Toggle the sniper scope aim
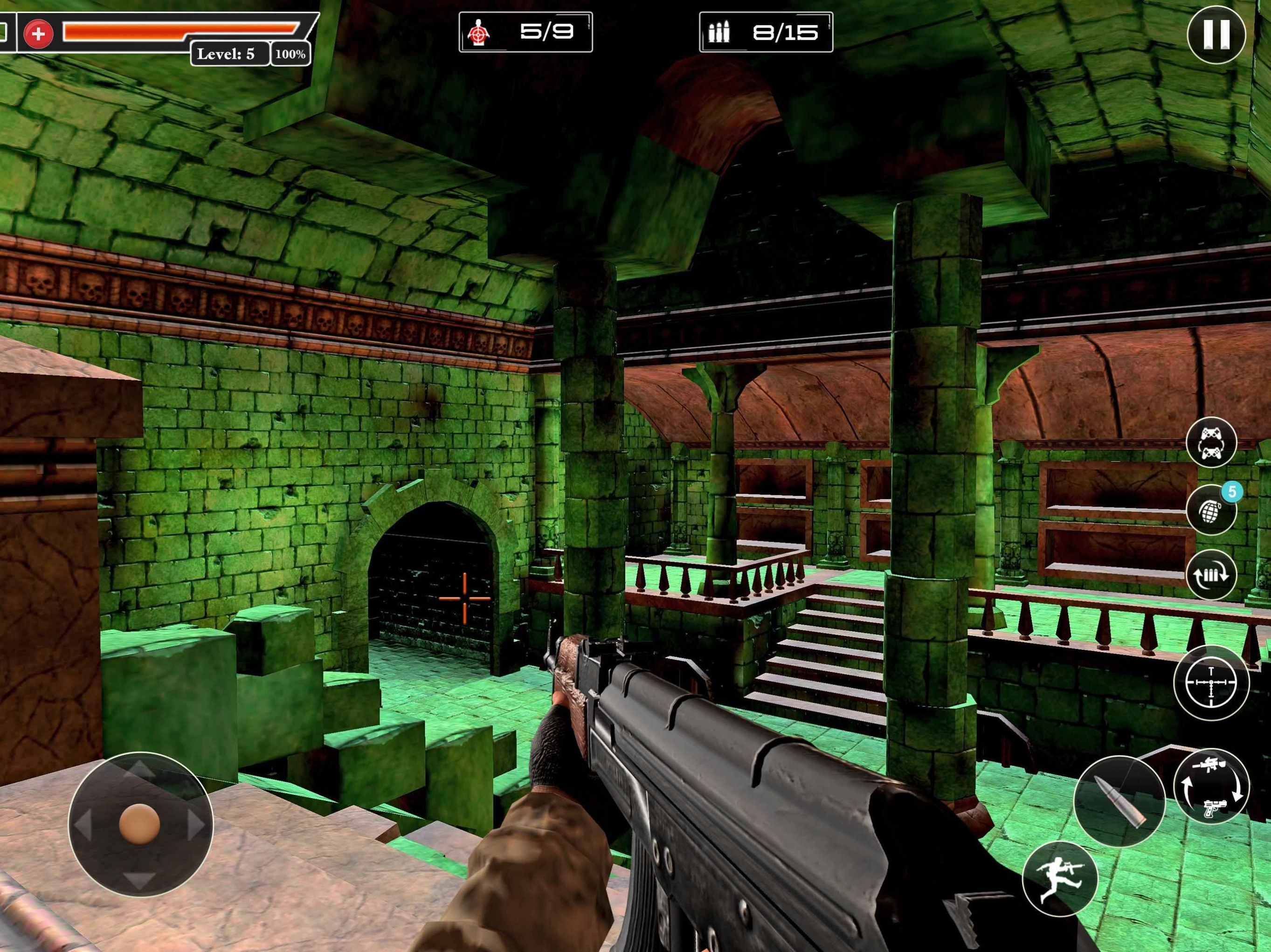 (x=1211, y=682)
